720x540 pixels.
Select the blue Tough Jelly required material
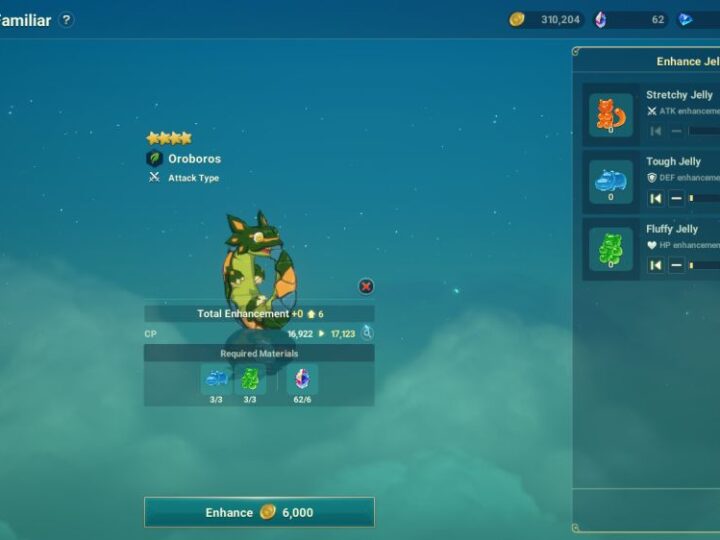coord(216,379)
